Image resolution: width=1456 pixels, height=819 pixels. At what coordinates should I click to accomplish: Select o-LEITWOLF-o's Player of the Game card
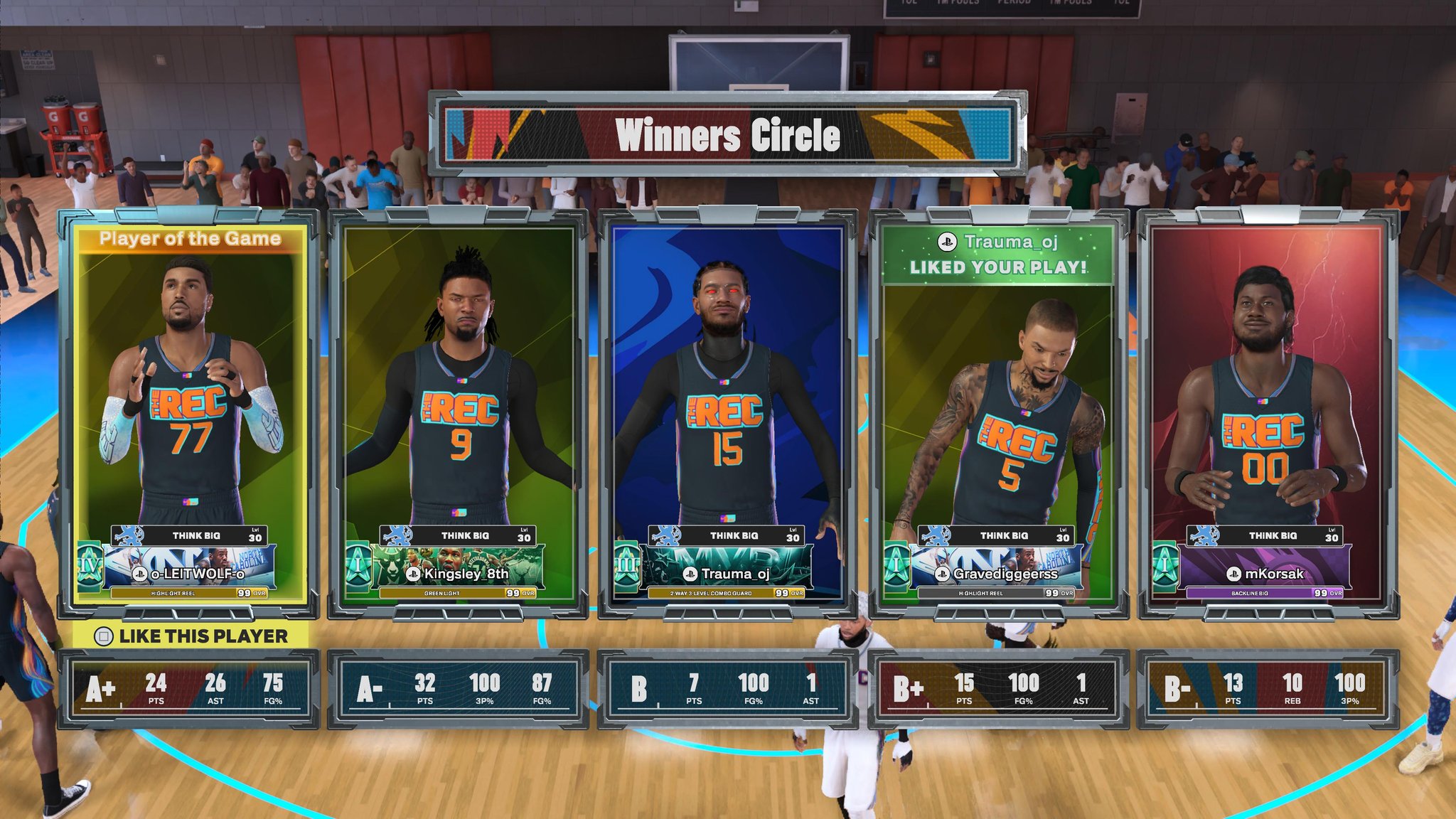point(189,412)
